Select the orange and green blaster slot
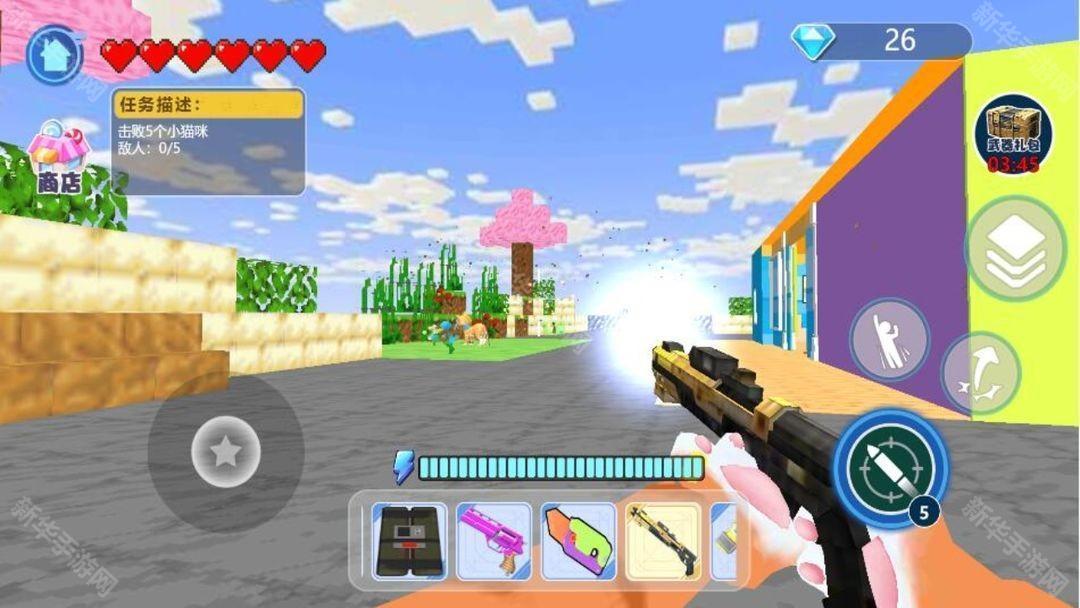The height and width of the screenshot is (608, 1080). (578, 541)
